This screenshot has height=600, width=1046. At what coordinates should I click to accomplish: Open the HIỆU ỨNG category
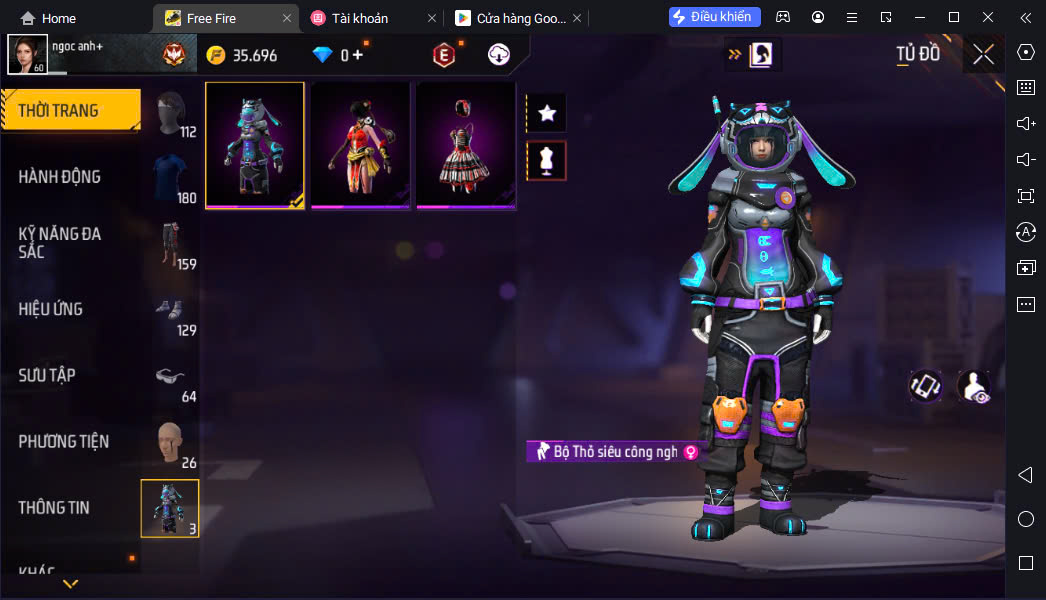(51, 309)
